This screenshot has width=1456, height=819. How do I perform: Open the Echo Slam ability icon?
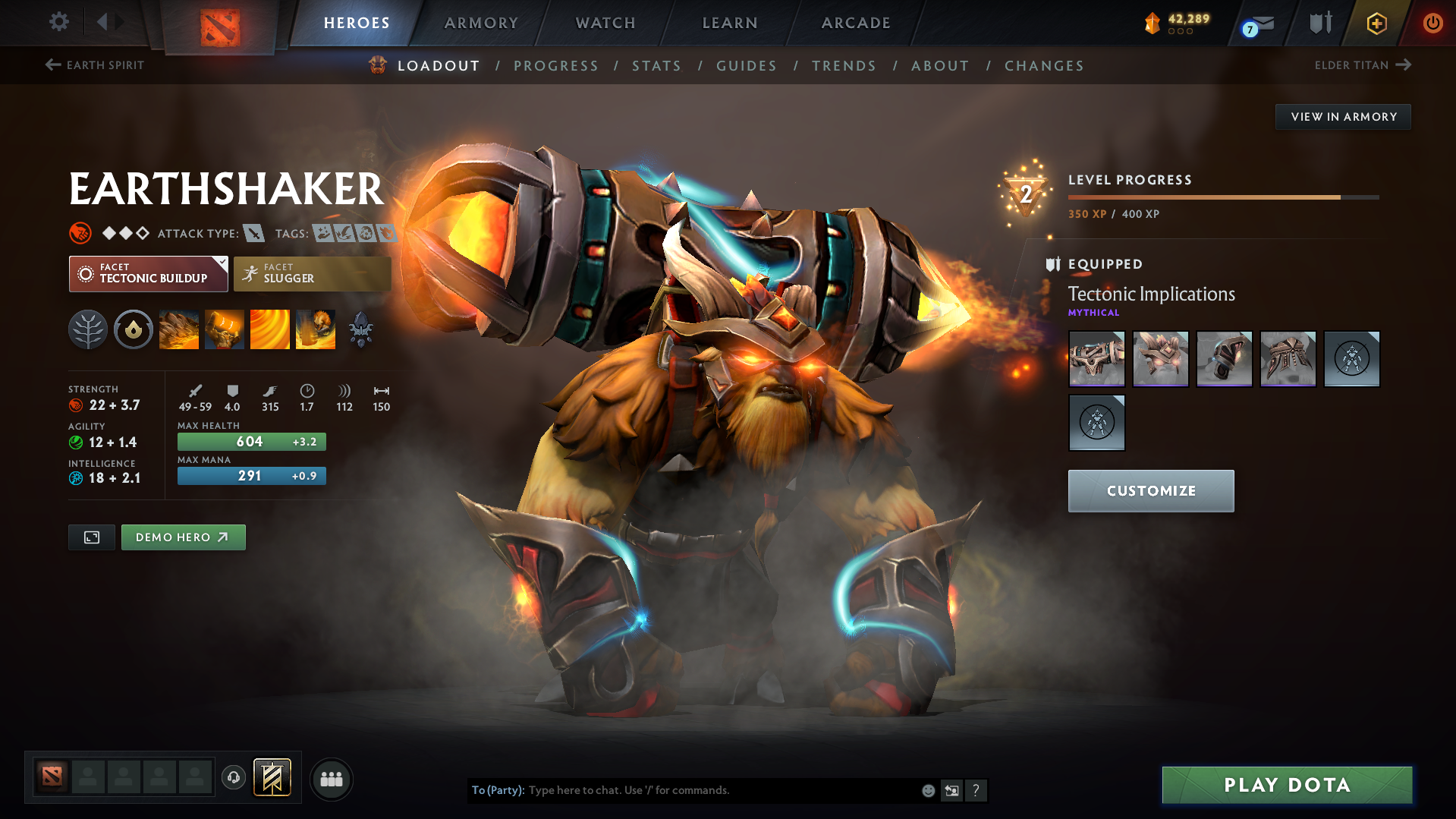coord(316,329)
